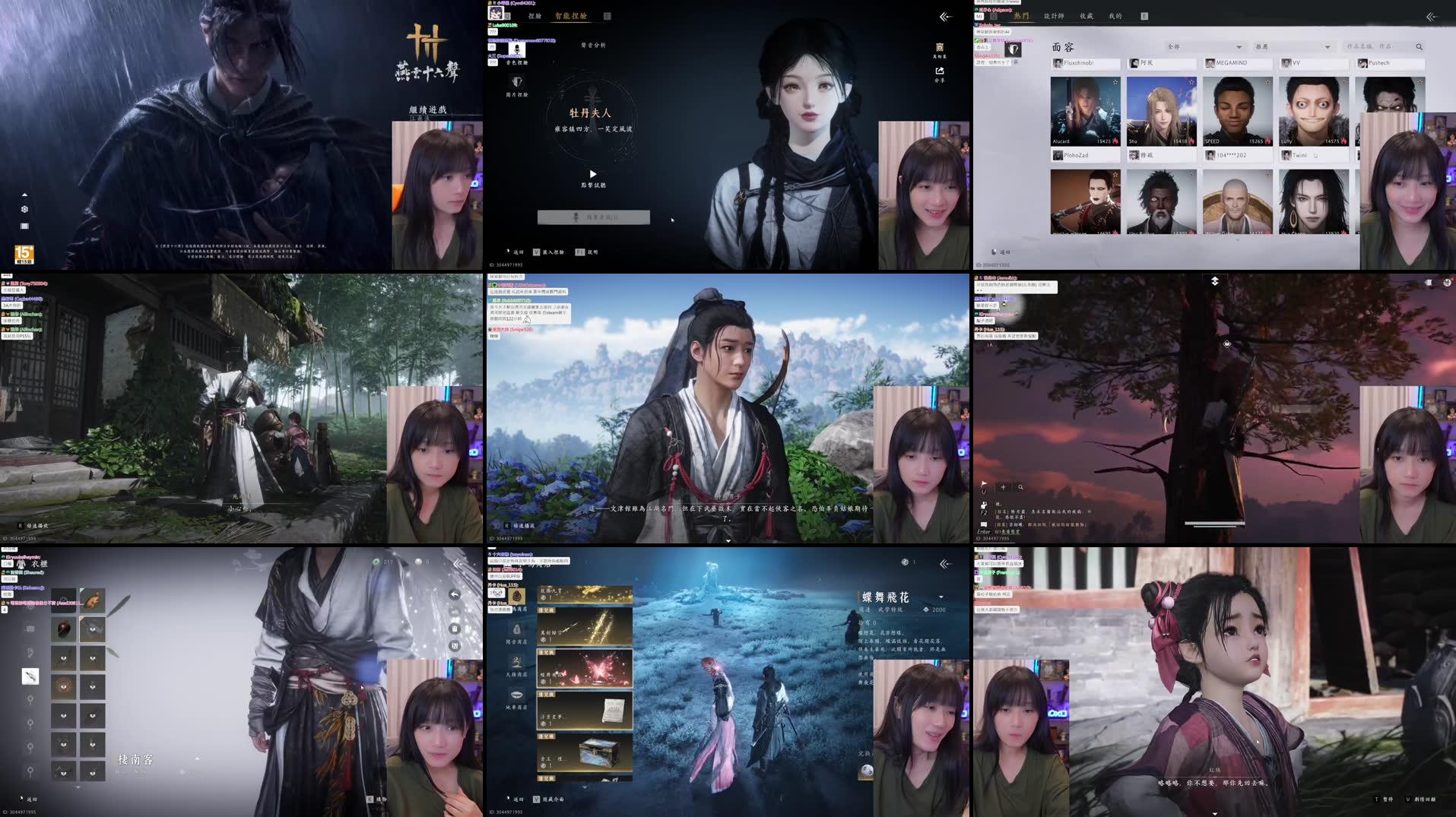The width and height of the screenshot is (1456, 817).
Task: Switch to the 捏臉 tab
Action: pos(535,16)
